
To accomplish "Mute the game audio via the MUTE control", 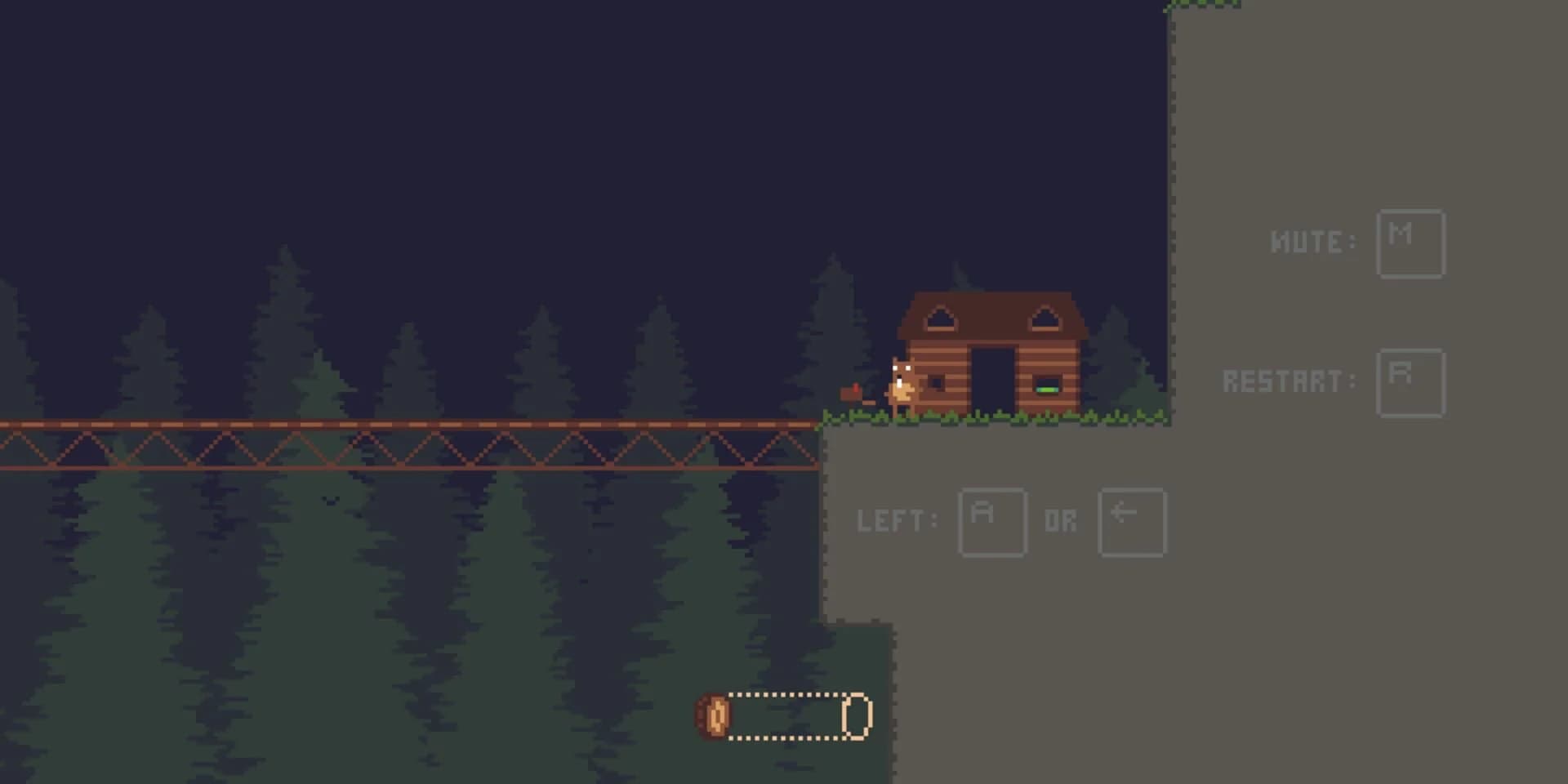I will (x=1411, y=243).
